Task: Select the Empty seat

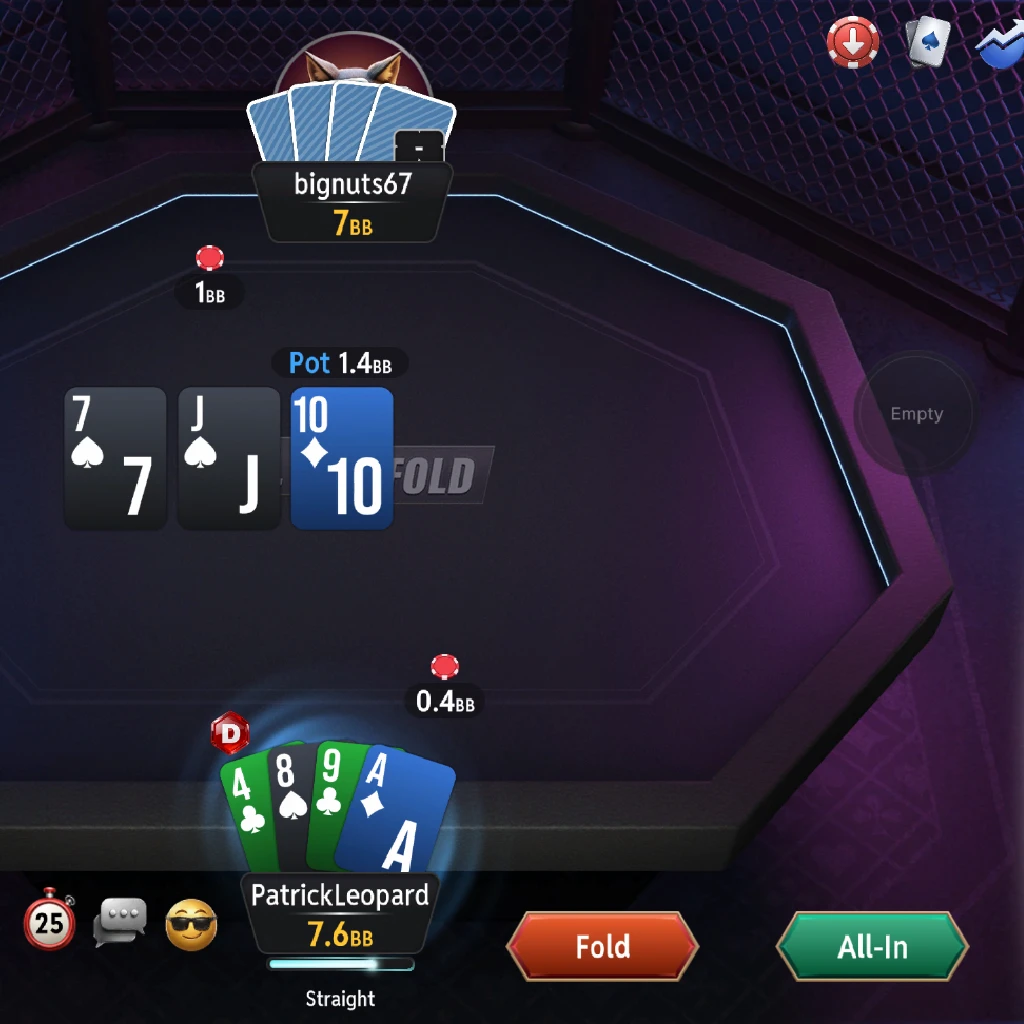Action: click(916, 414)
